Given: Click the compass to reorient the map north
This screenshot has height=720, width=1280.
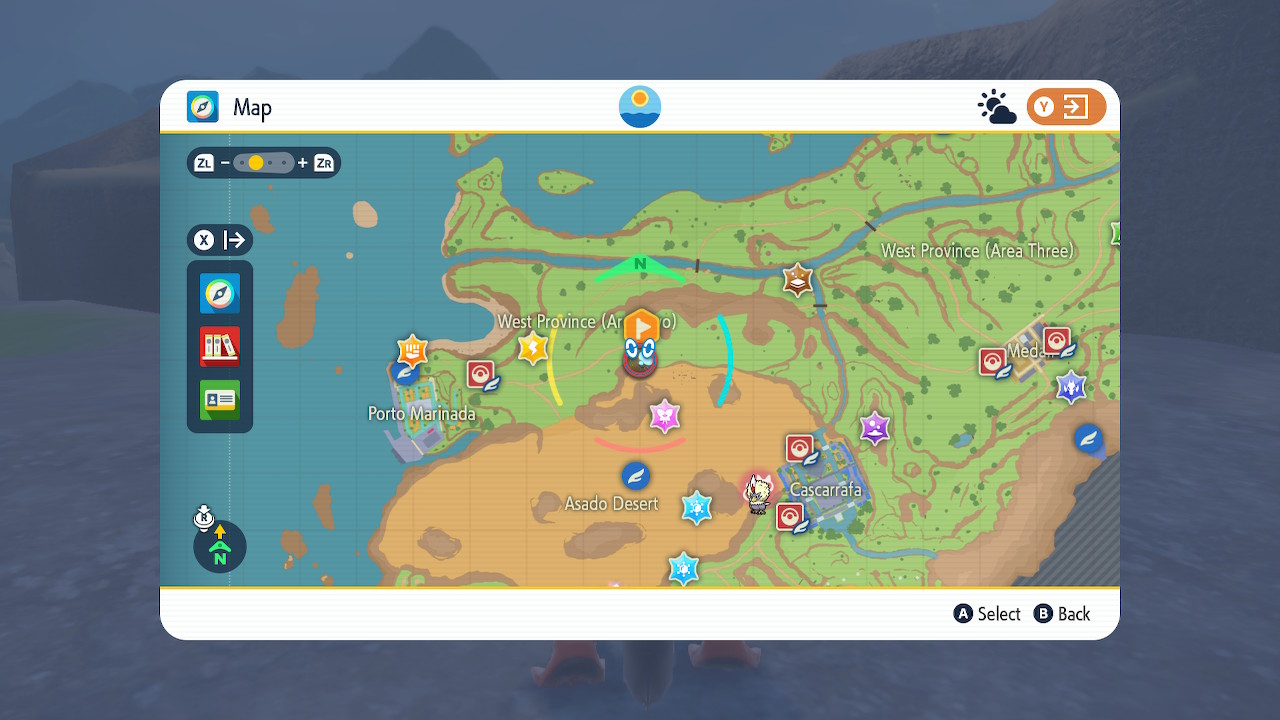Looking at the screenshot, I should click(x=219, y=547).
